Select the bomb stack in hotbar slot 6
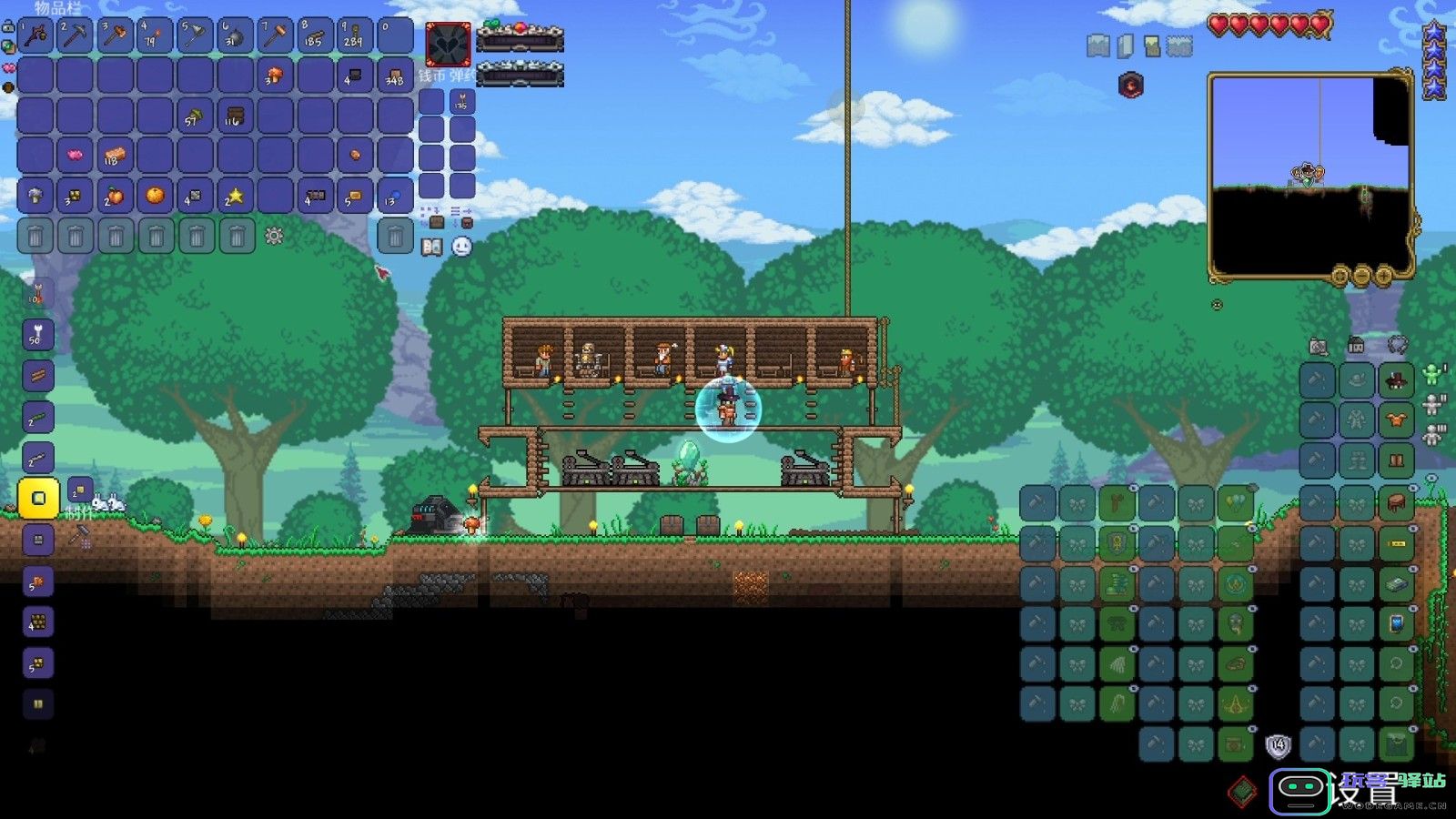Screen dimensions: 1456x819 (235, 36)
